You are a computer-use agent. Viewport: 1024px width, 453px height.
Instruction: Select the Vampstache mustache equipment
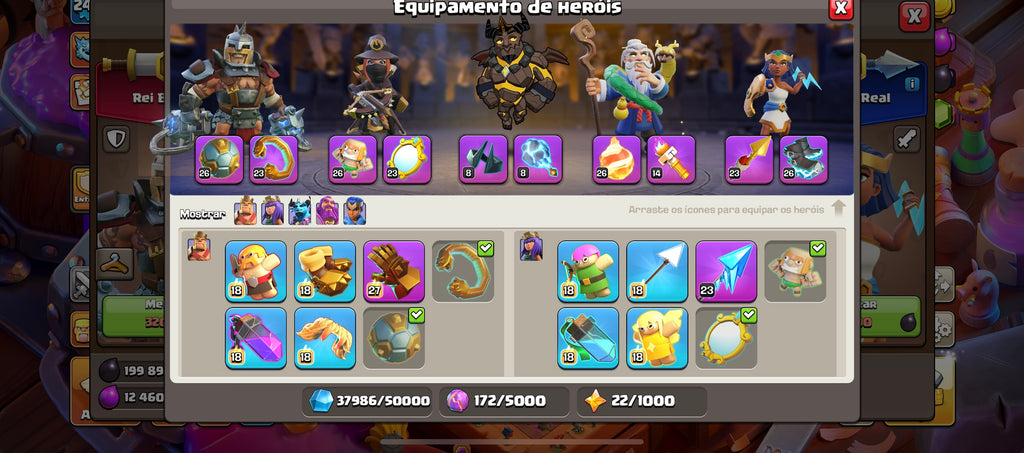324,338
